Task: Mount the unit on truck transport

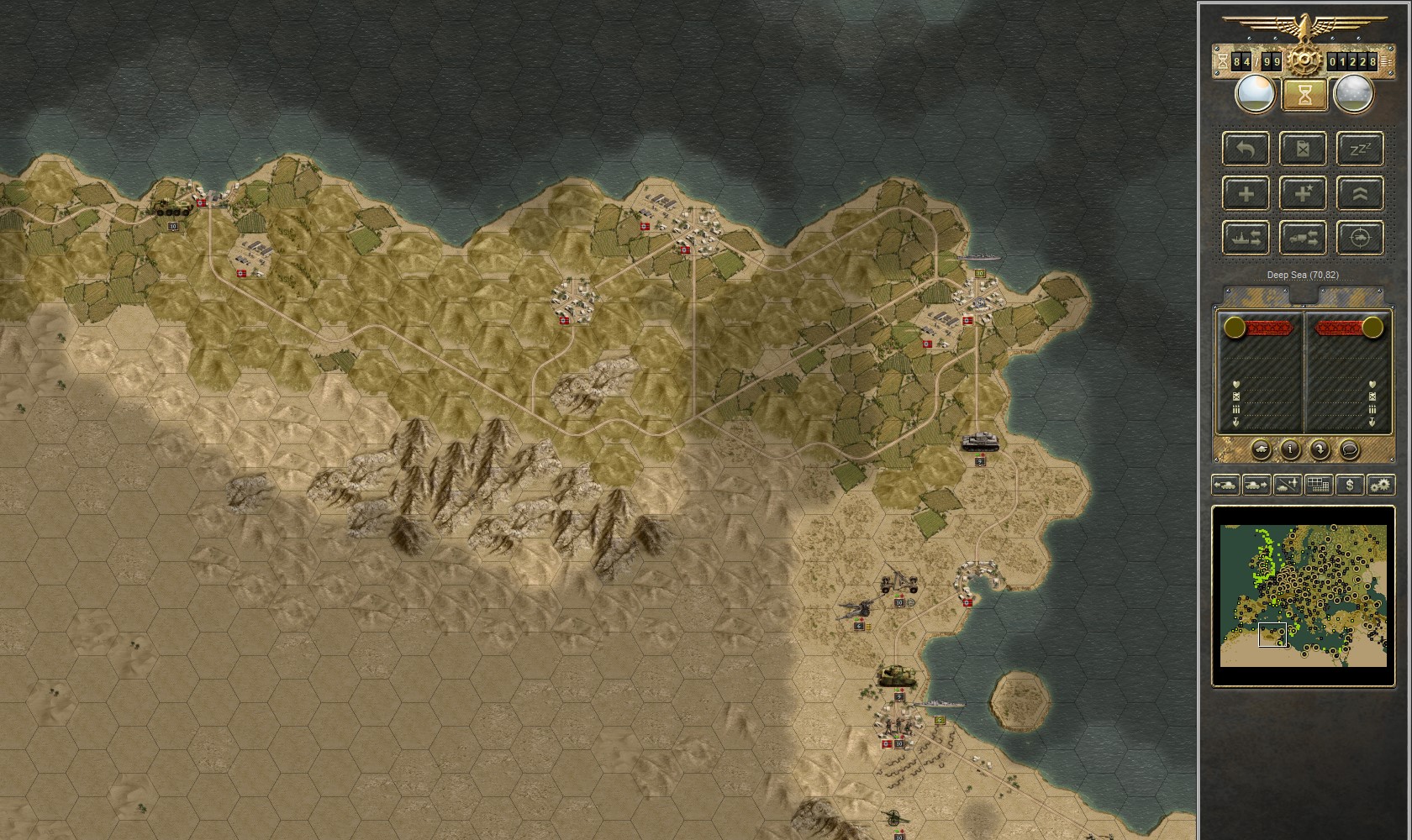Action: click(1303, 238)
